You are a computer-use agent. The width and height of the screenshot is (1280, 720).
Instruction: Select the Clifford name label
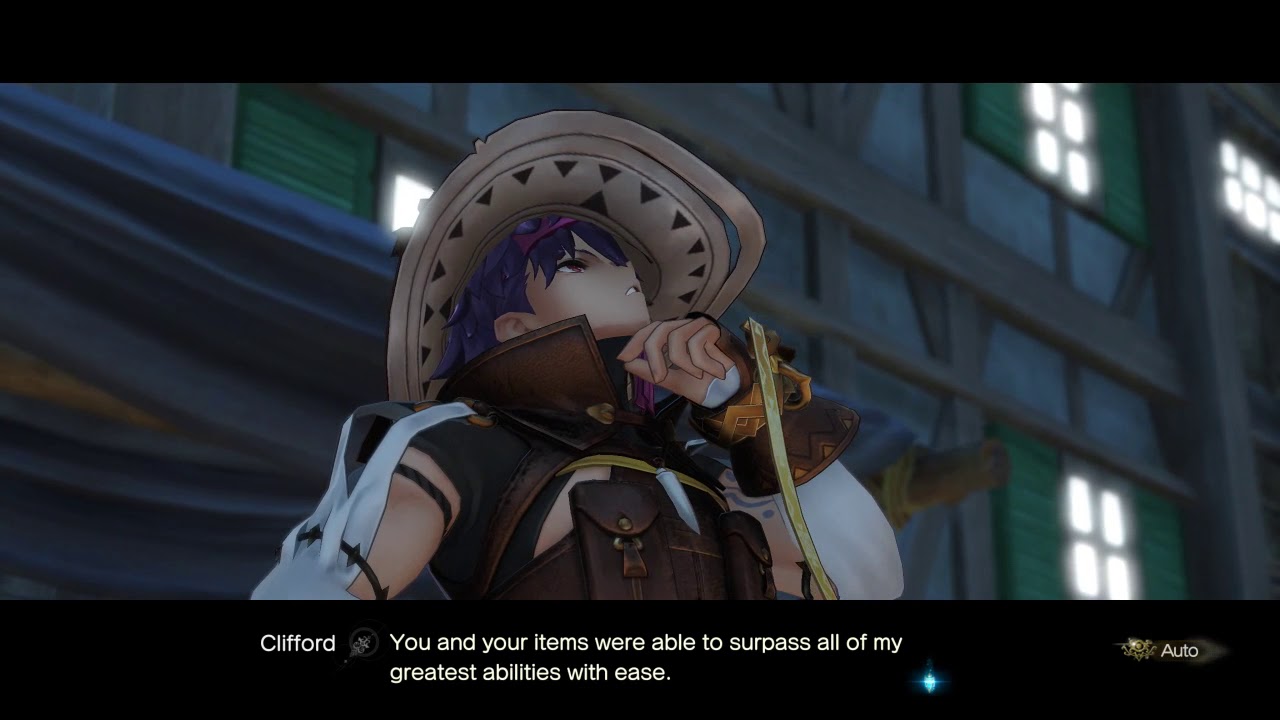(x=296, y=644)
